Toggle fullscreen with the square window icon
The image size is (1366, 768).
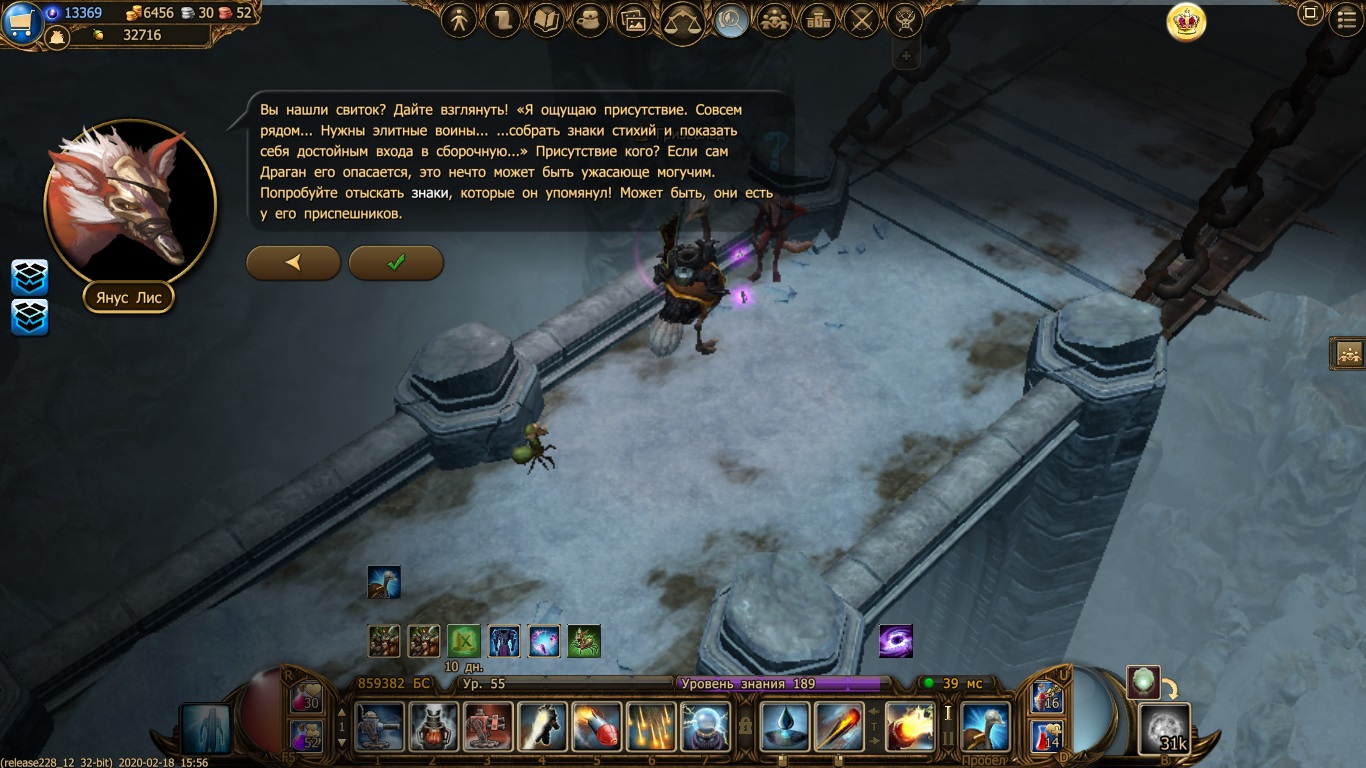[x=1310, y=13]
